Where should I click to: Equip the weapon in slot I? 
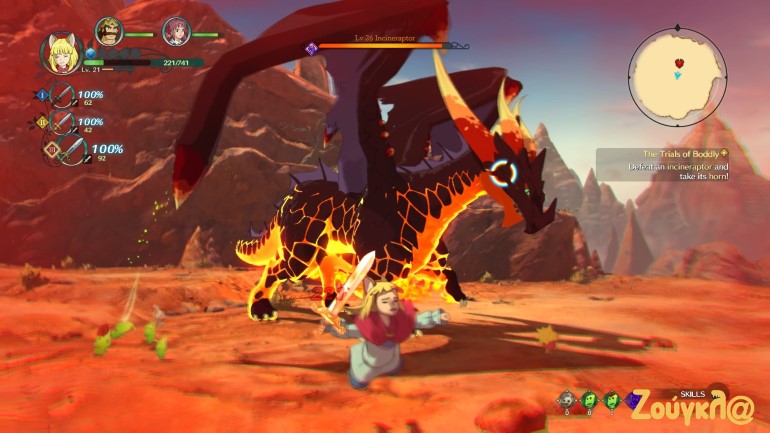click(x=64, y=97)
